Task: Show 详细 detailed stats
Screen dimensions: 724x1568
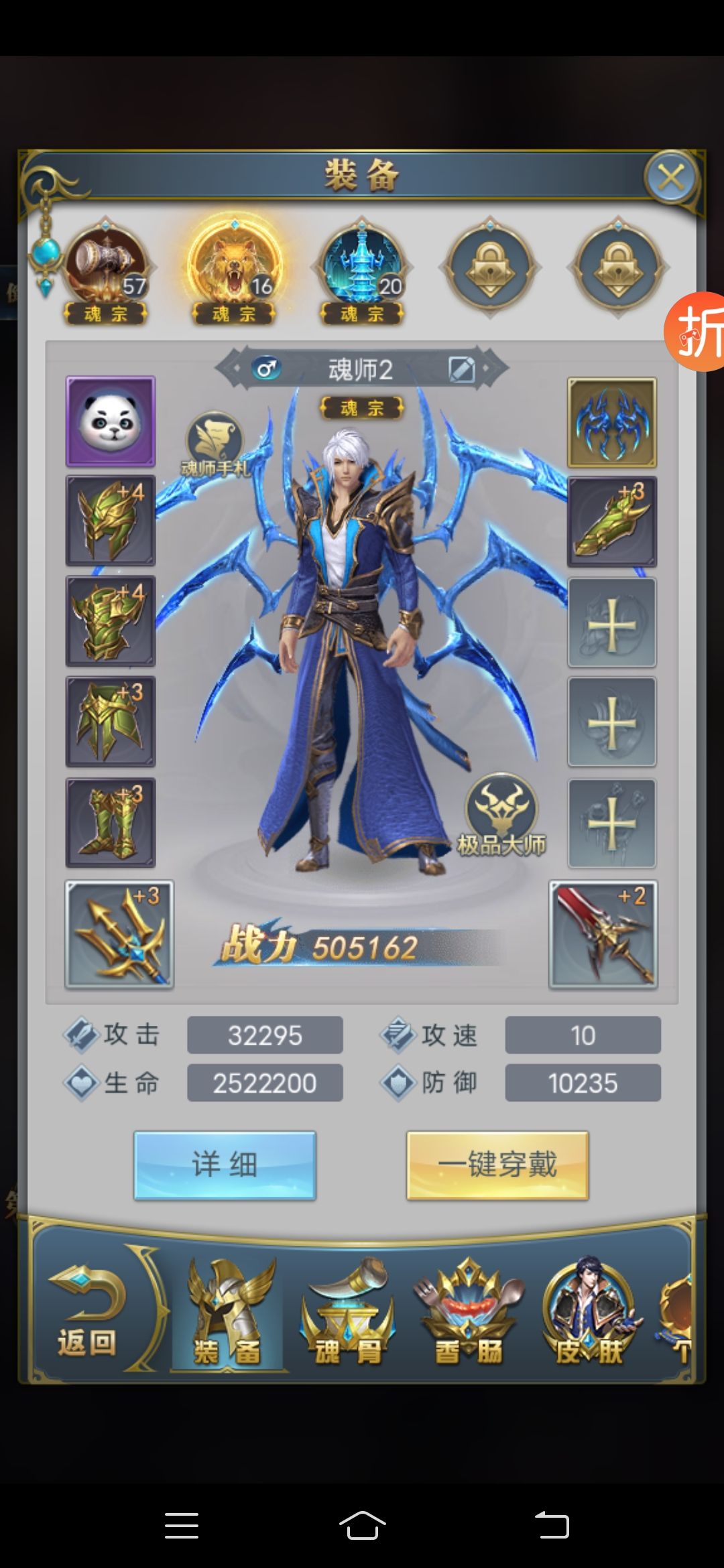Action: [225, 1165]
